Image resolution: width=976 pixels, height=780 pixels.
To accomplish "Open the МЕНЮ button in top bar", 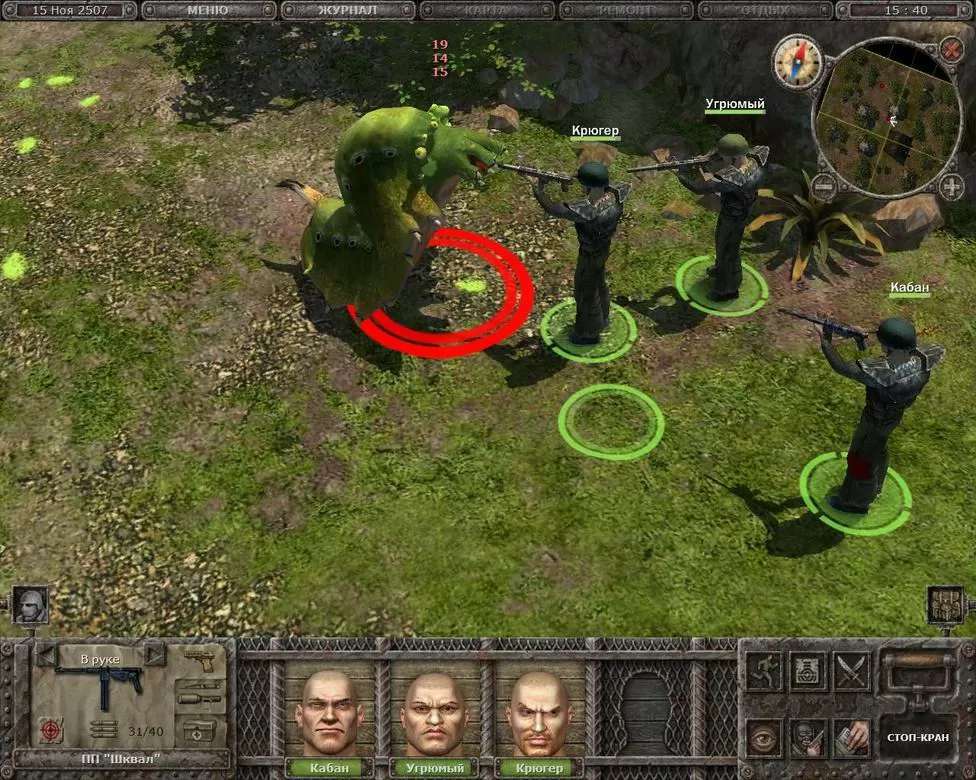I will coord(209,10).
